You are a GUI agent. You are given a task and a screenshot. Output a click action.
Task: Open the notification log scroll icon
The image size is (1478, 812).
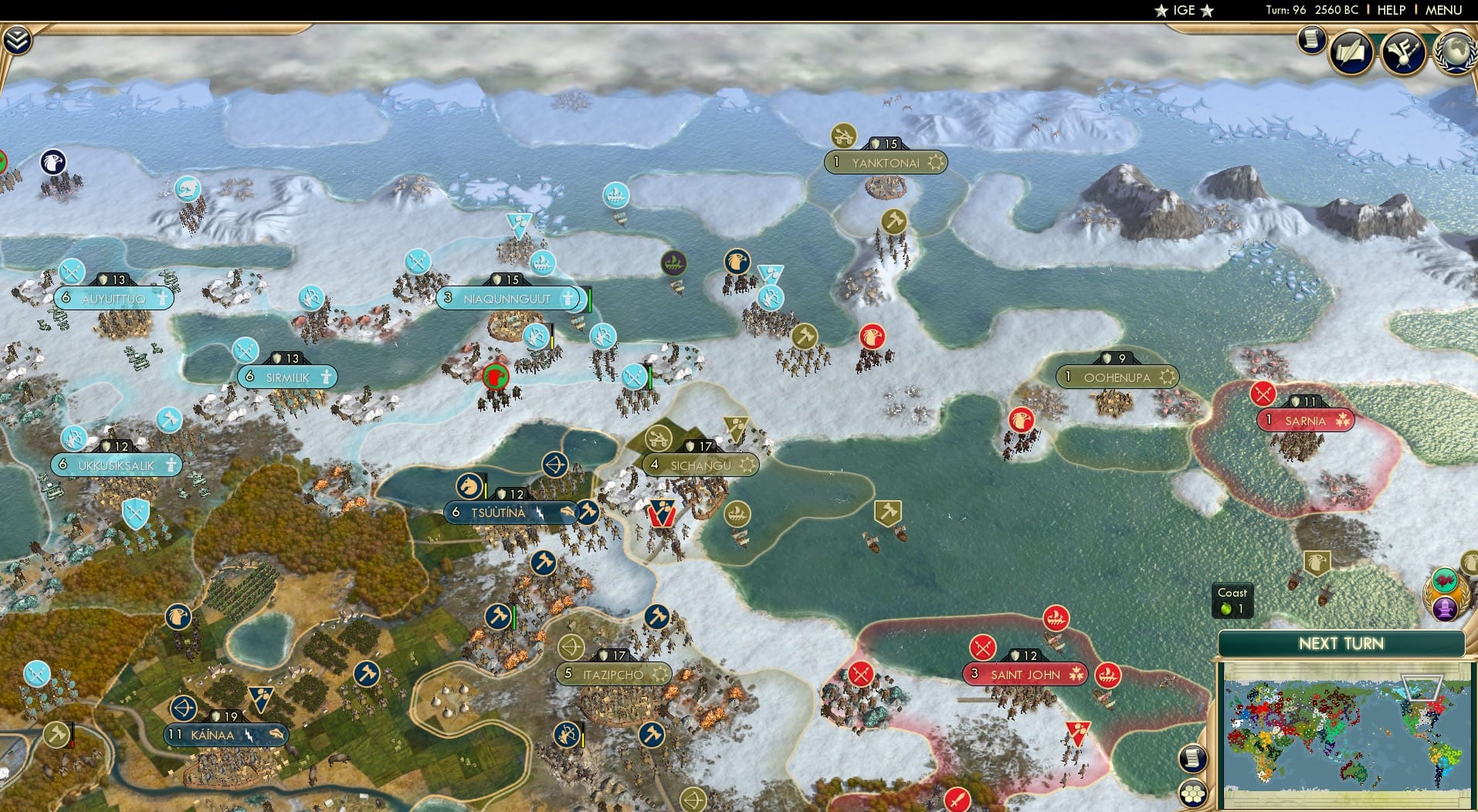coord(1311,41)
